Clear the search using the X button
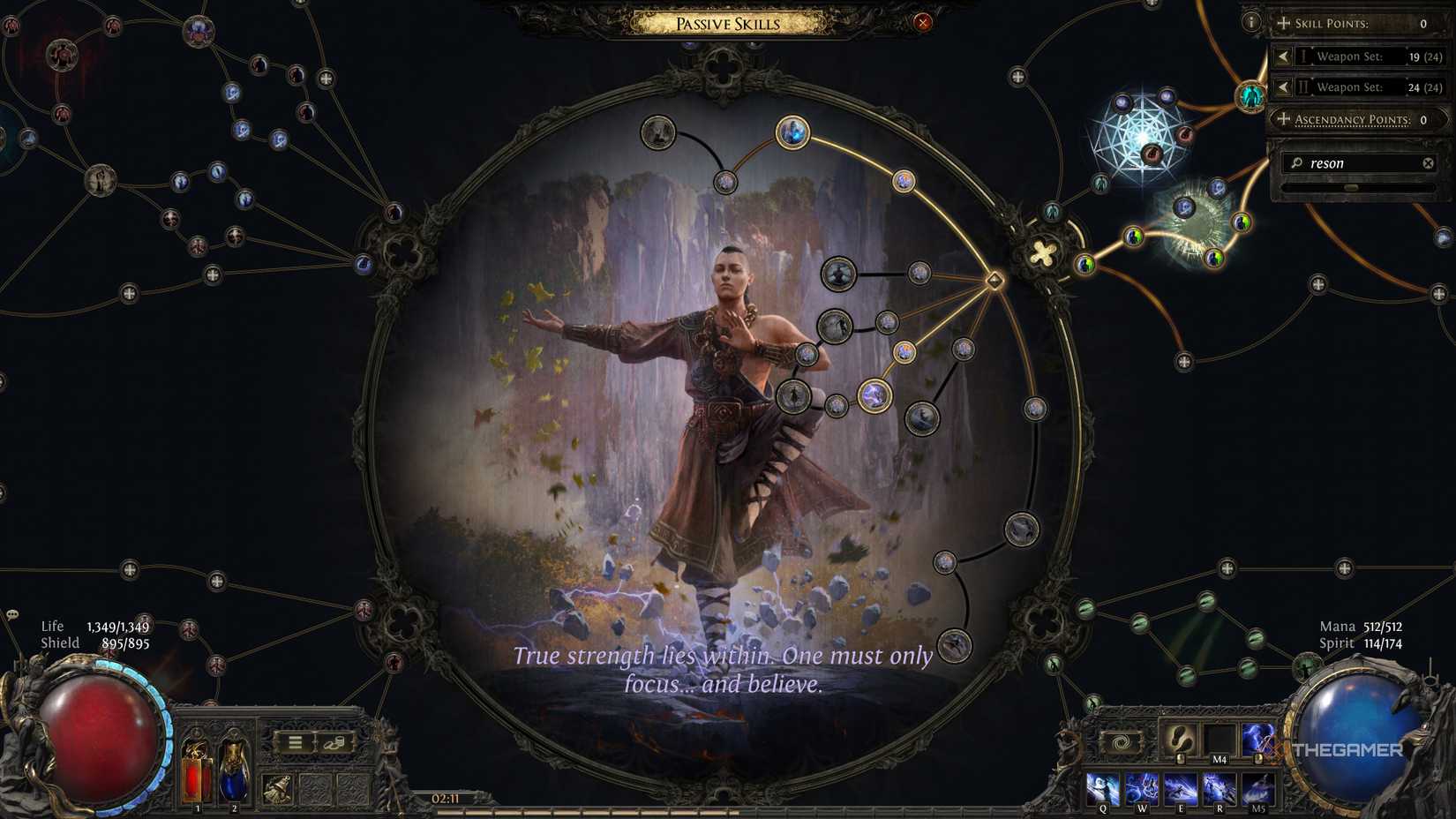Viewport: 1456px width, 819px height. 1430,162
